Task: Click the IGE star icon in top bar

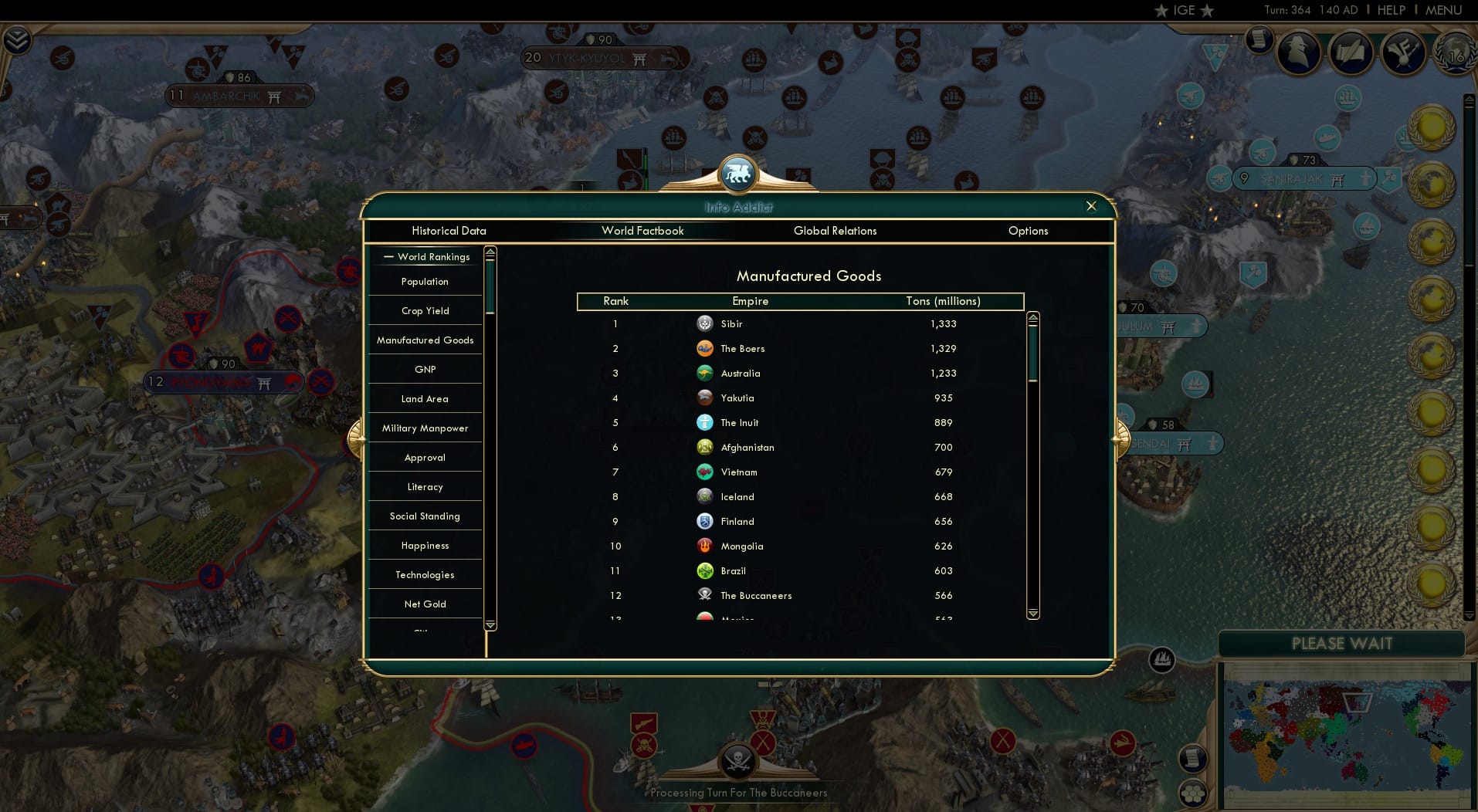Action: [1161, 11]
